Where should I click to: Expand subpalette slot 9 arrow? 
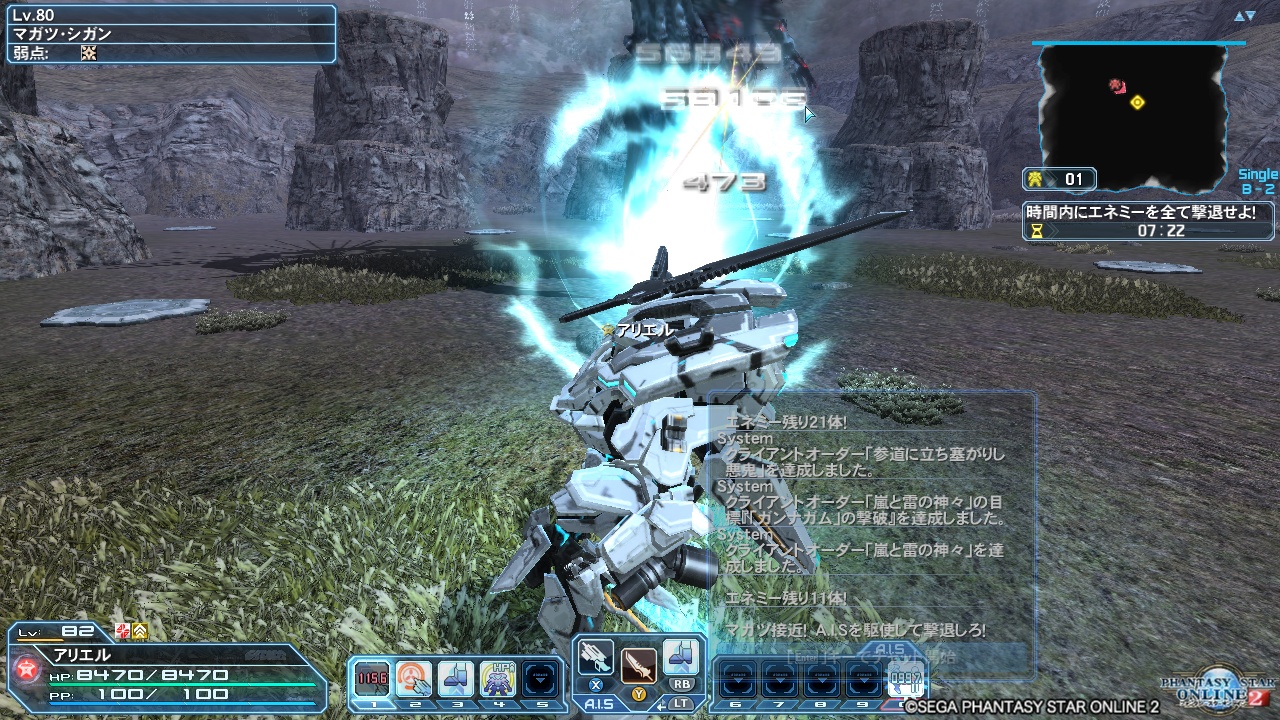coord(862,682)
